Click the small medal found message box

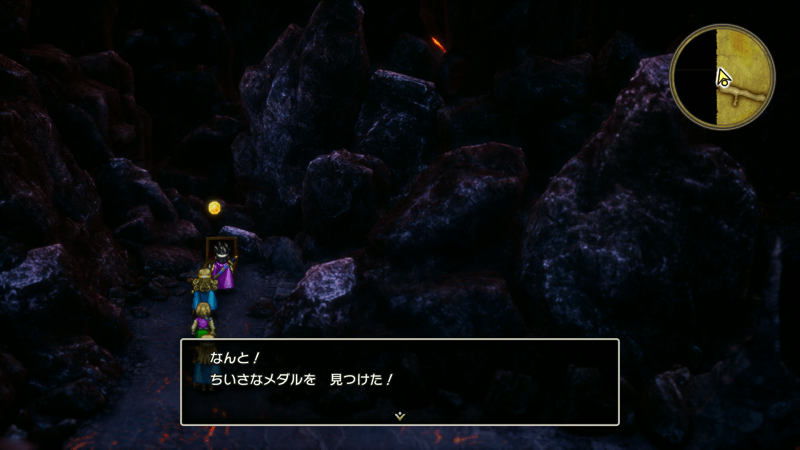[x=399, y=381]
